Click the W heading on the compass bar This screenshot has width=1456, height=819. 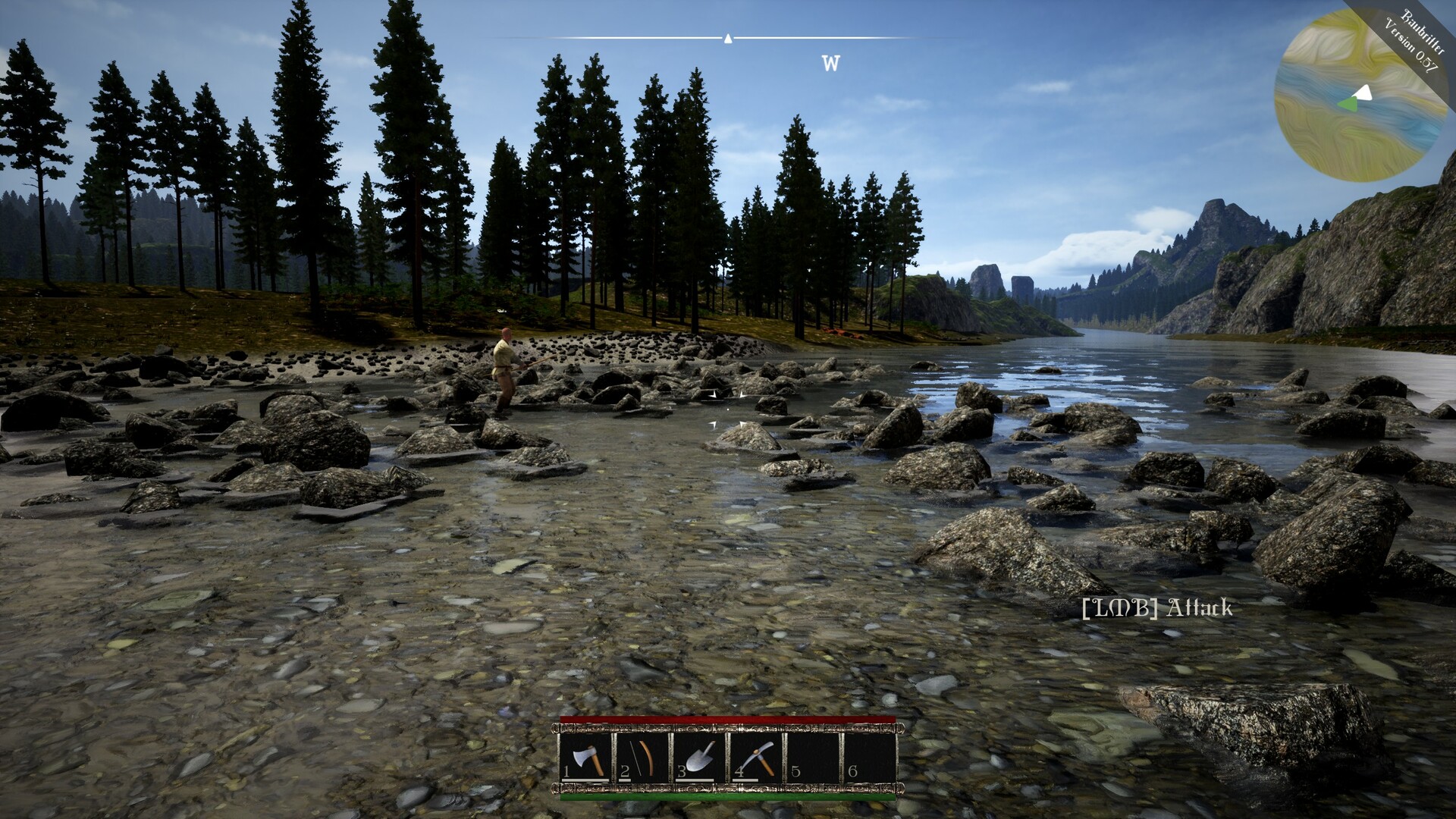coord(829,64)
